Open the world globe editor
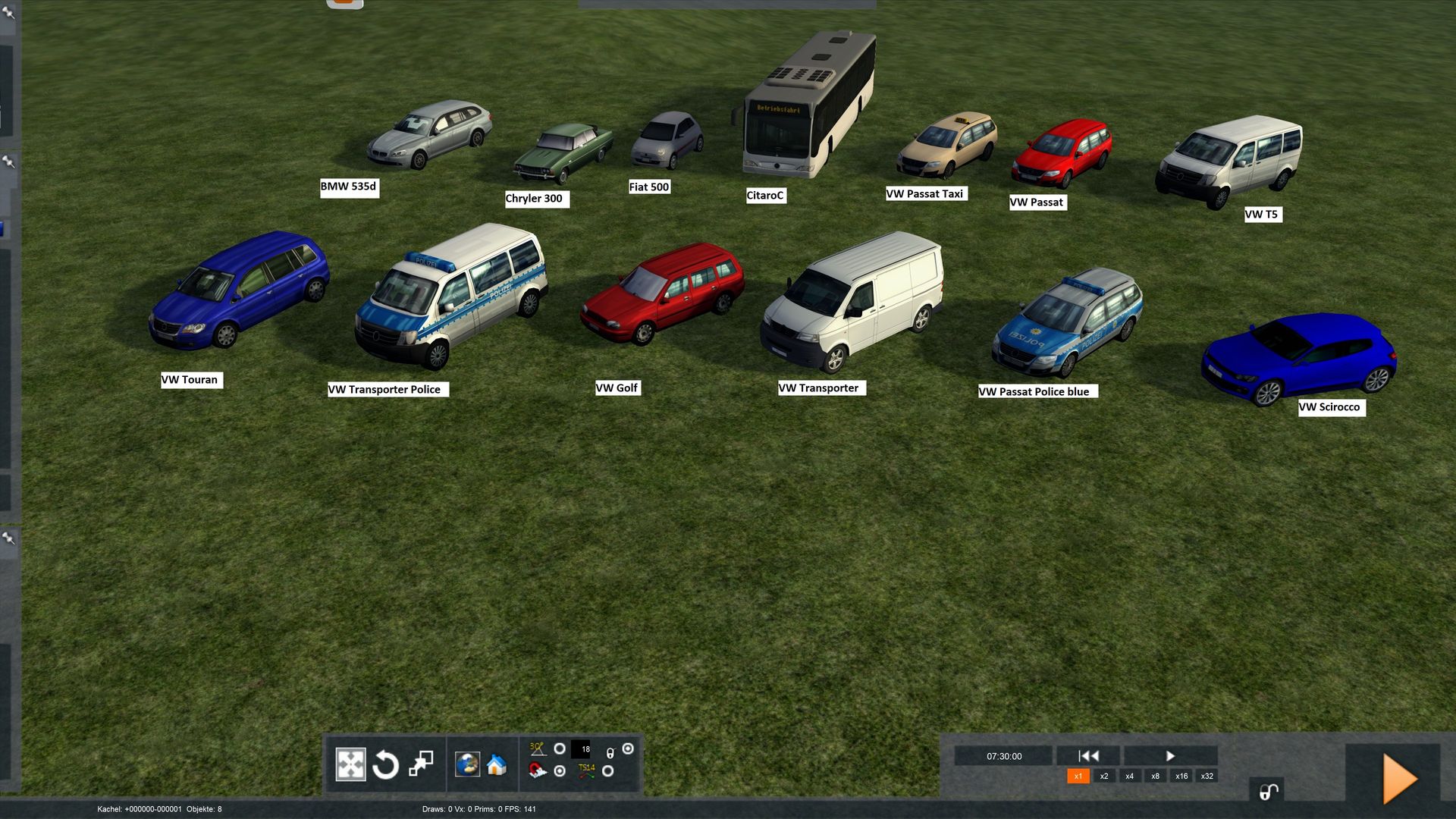 (467, 764)
